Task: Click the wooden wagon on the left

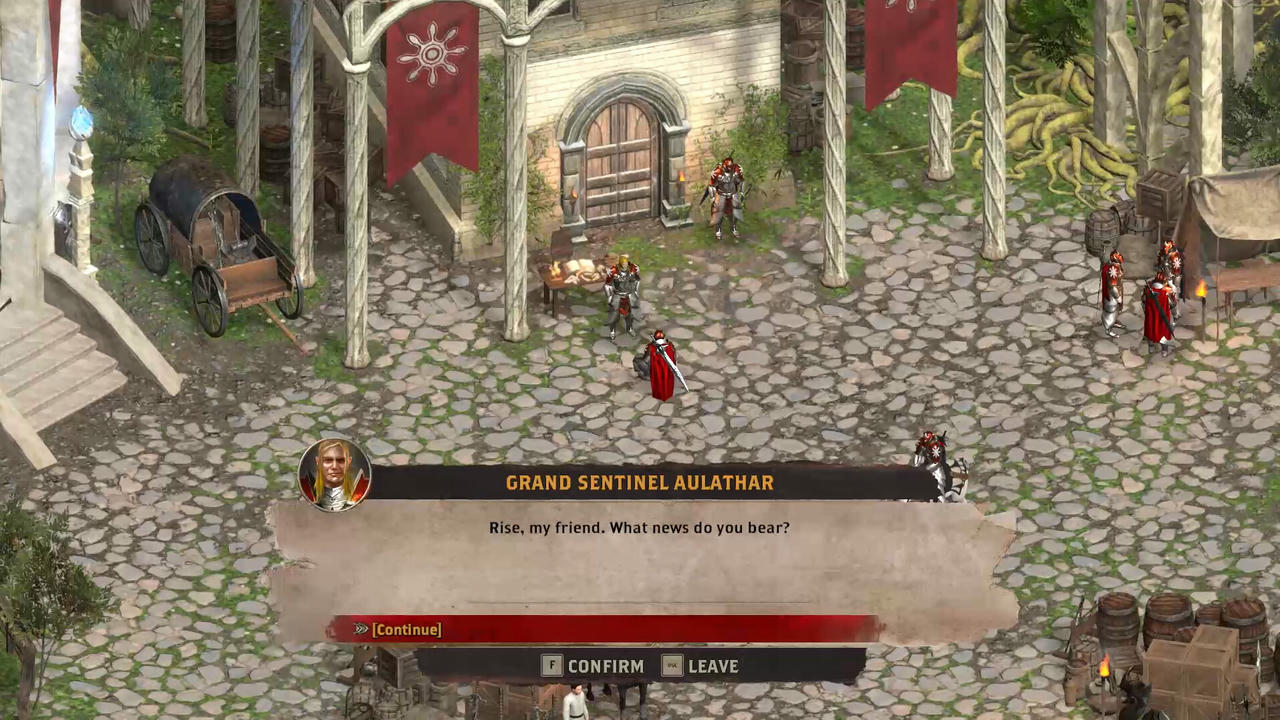Action: pyautogui.click(x=215, y=245)
